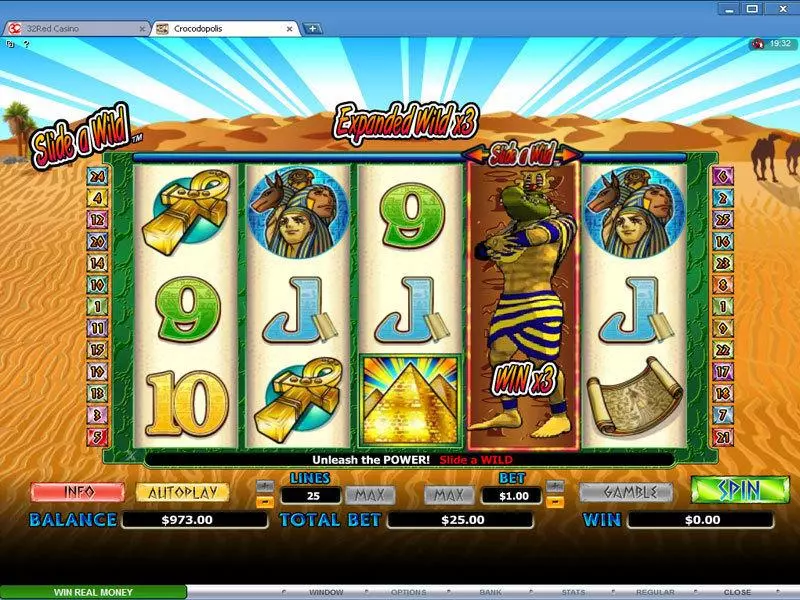Decrease the number of lines
Screen dimensions: 800x600
(265, 500)
